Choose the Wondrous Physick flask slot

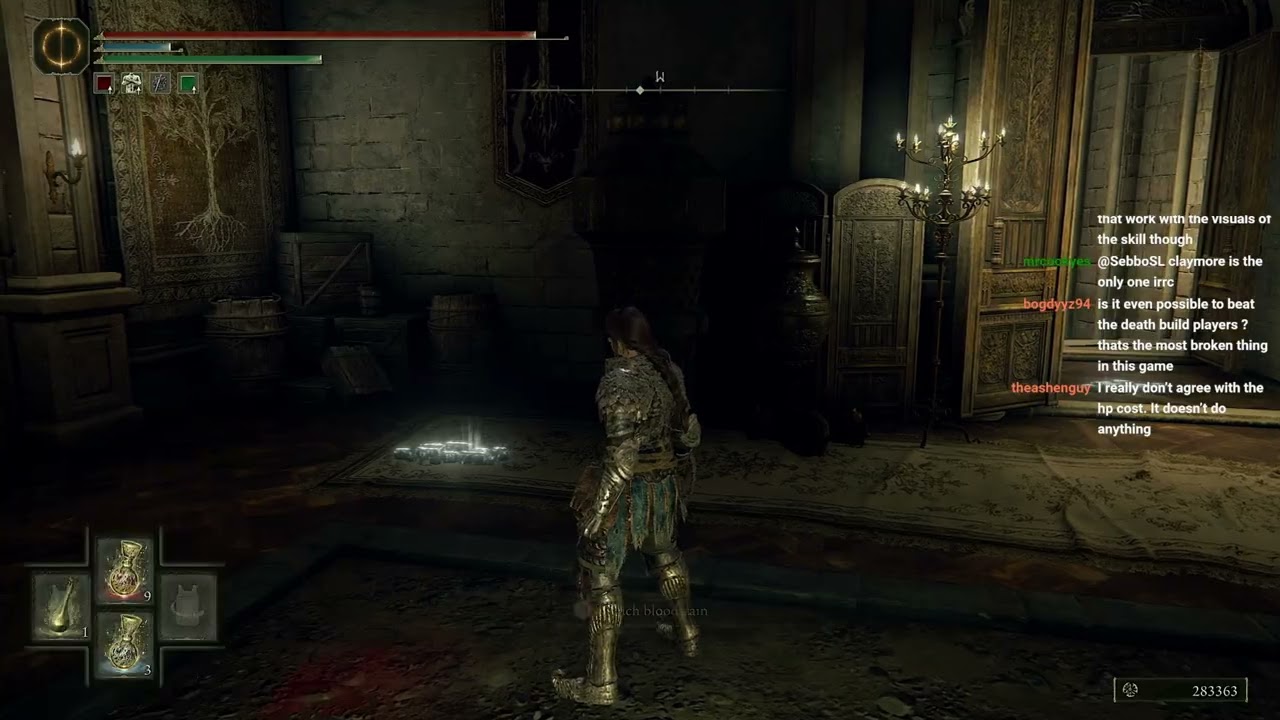pos(61,606)
